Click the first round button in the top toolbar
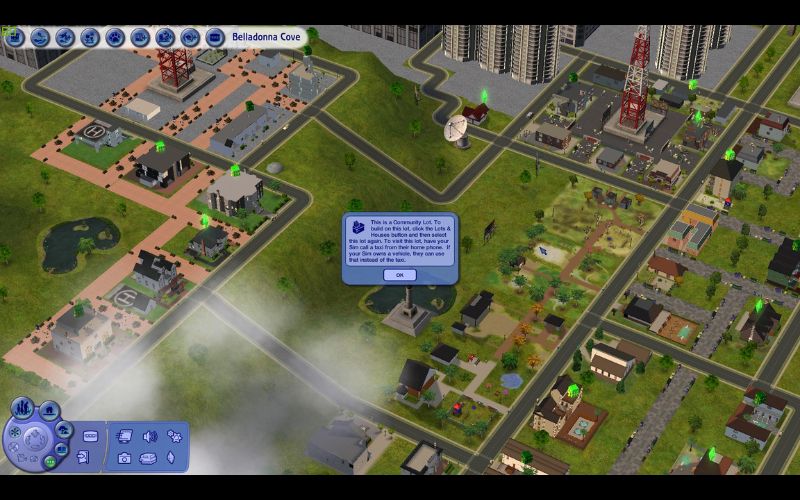This screenshot has height=500, width=800. pyautogui.click(x=15, y=37)
